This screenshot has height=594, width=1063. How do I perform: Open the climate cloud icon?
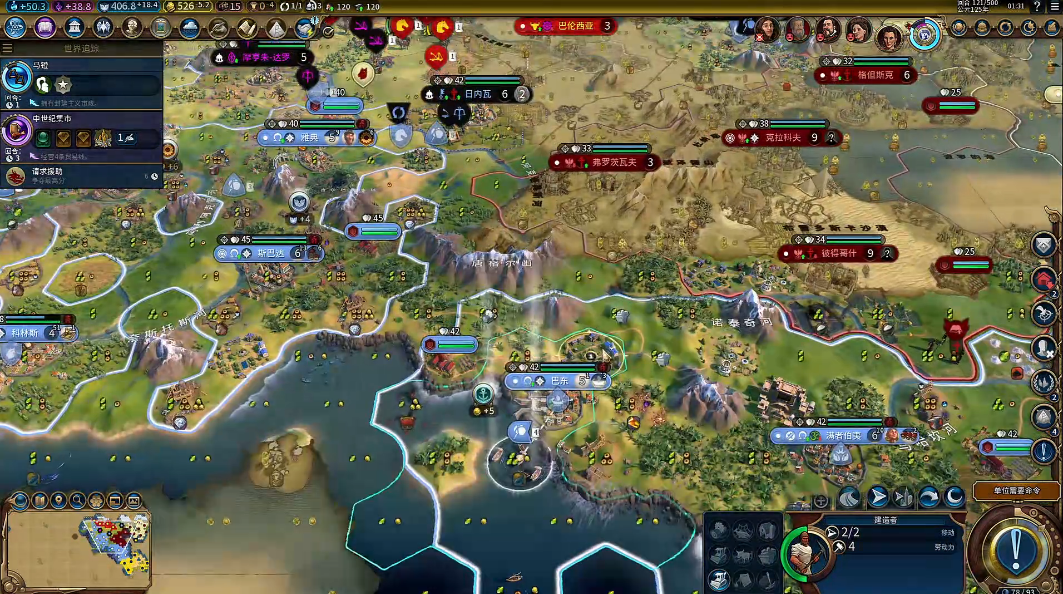[189, 27]
